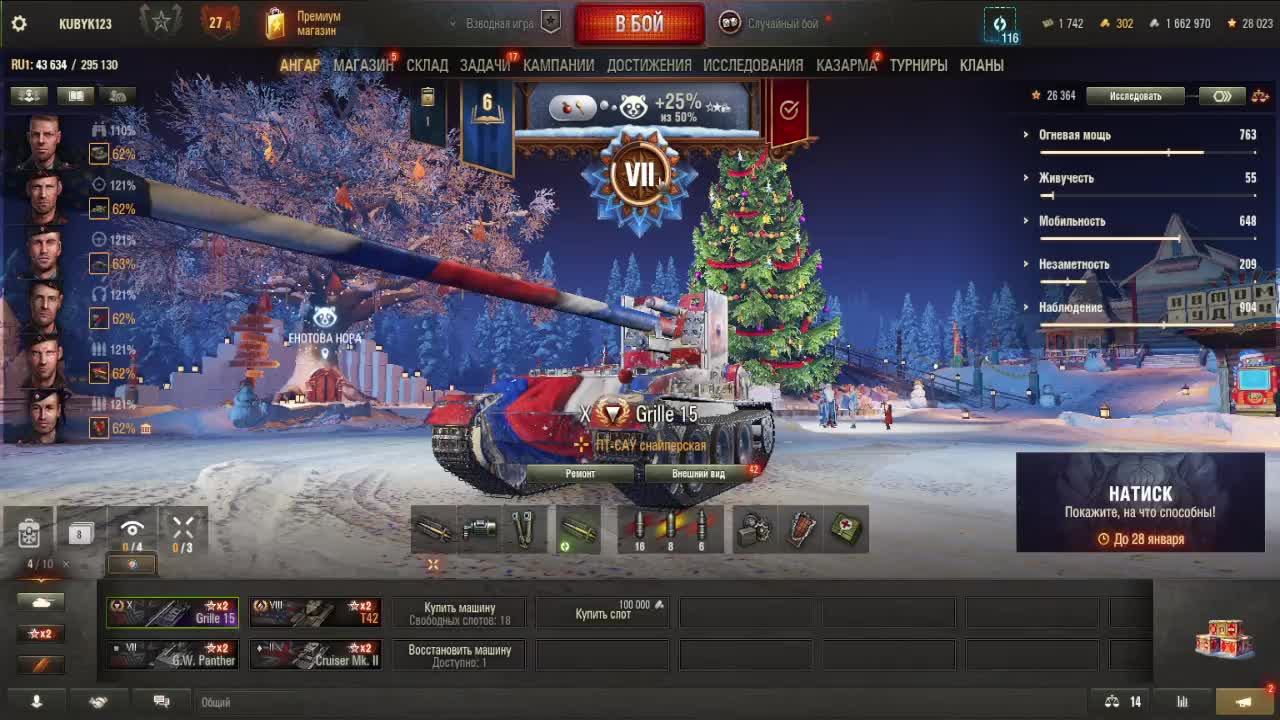This screenshot has height=720, width=1280.
Task: Go to the ЗАДАЧИ missions tab
Action: pyautogui.click(x=485, y=65)
